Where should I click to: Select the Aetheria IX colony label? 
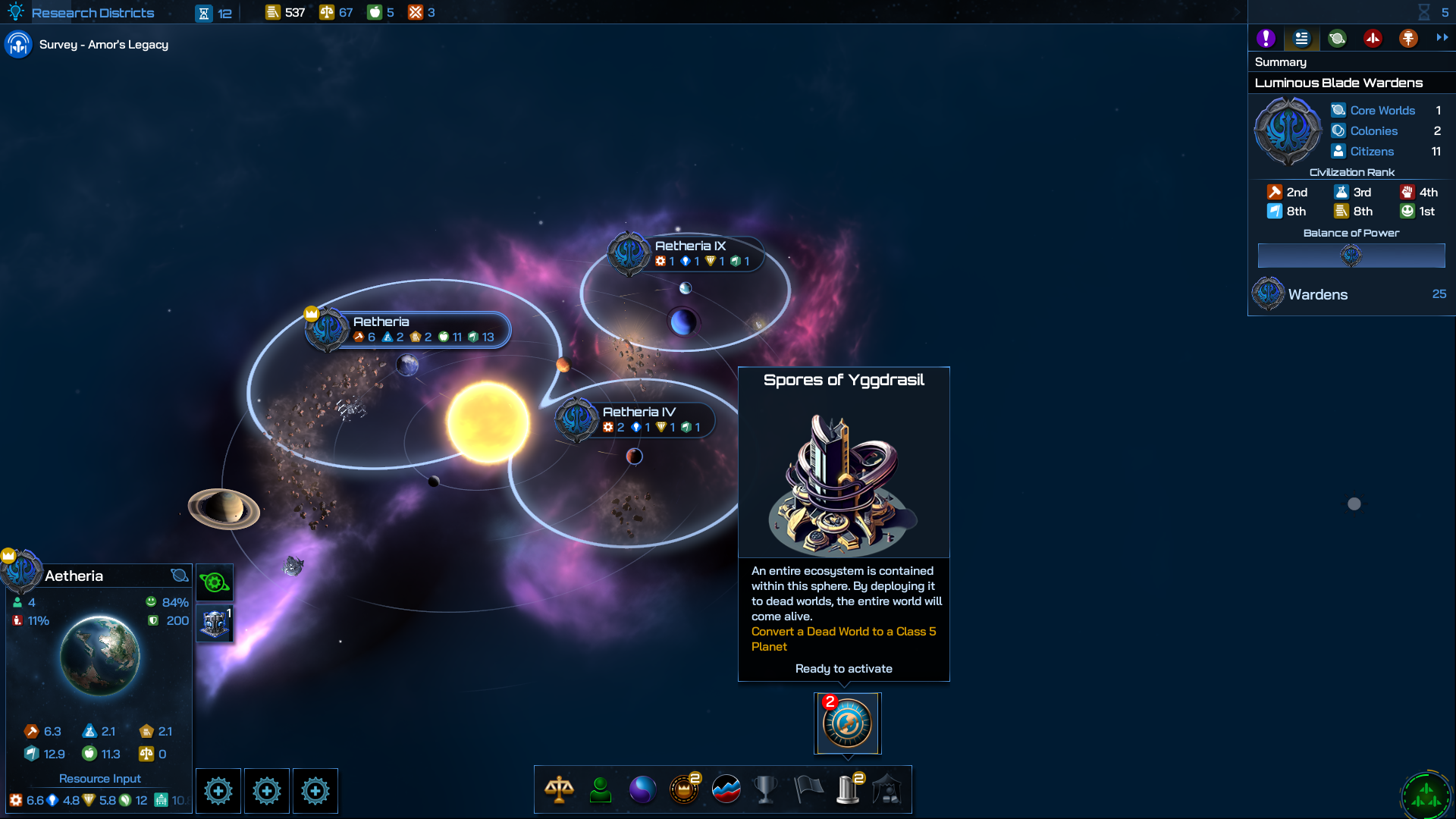(690, 246)
